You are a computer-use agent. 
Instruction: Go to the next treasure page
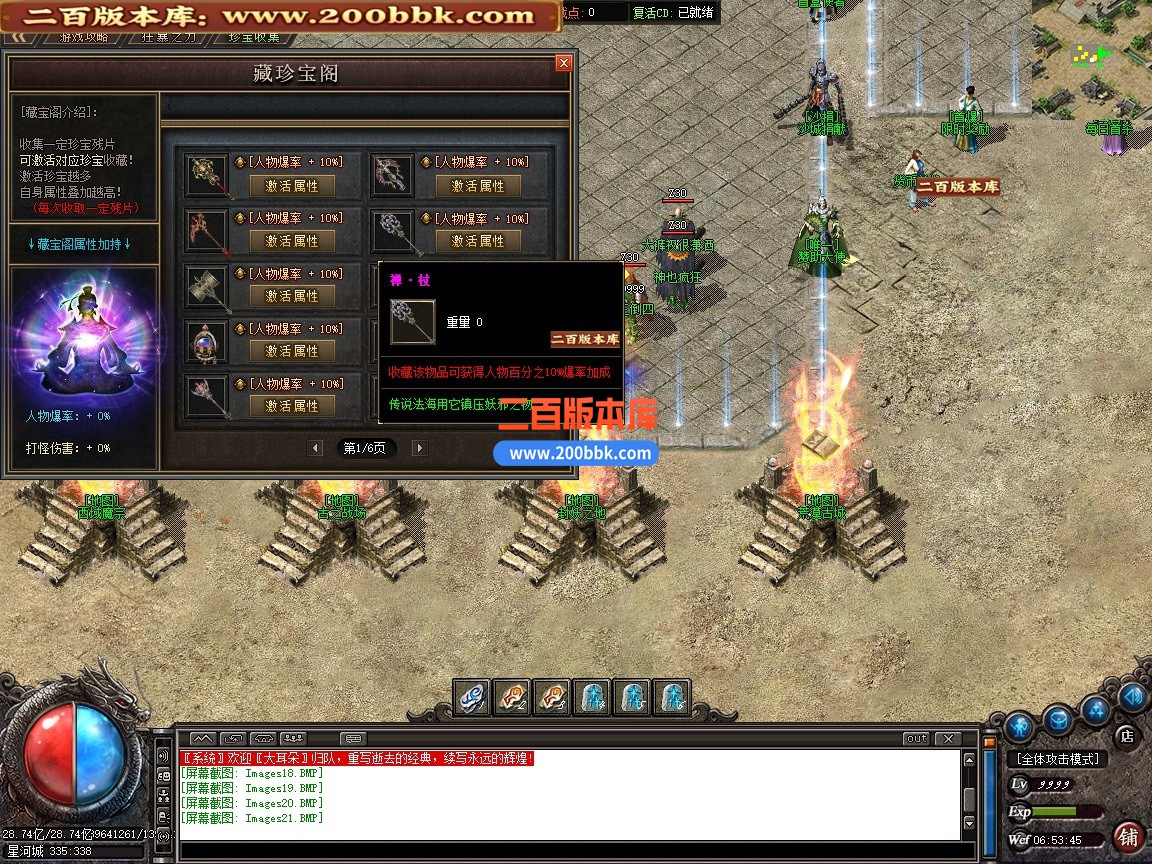(x=419, y=448)
